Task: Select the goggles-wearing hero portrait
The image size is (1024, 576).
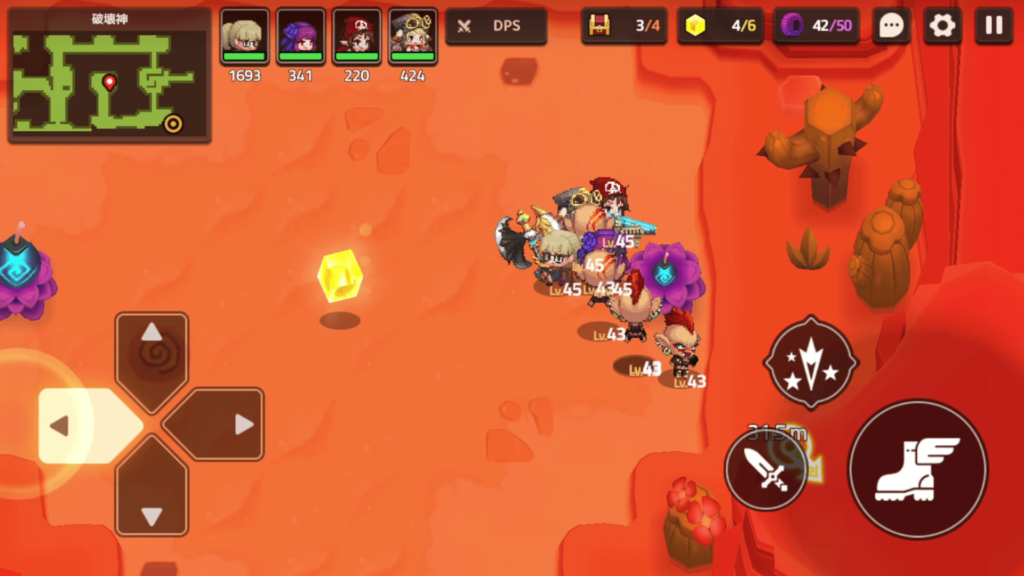Action: pyautogui.click(x=413, y=36)
